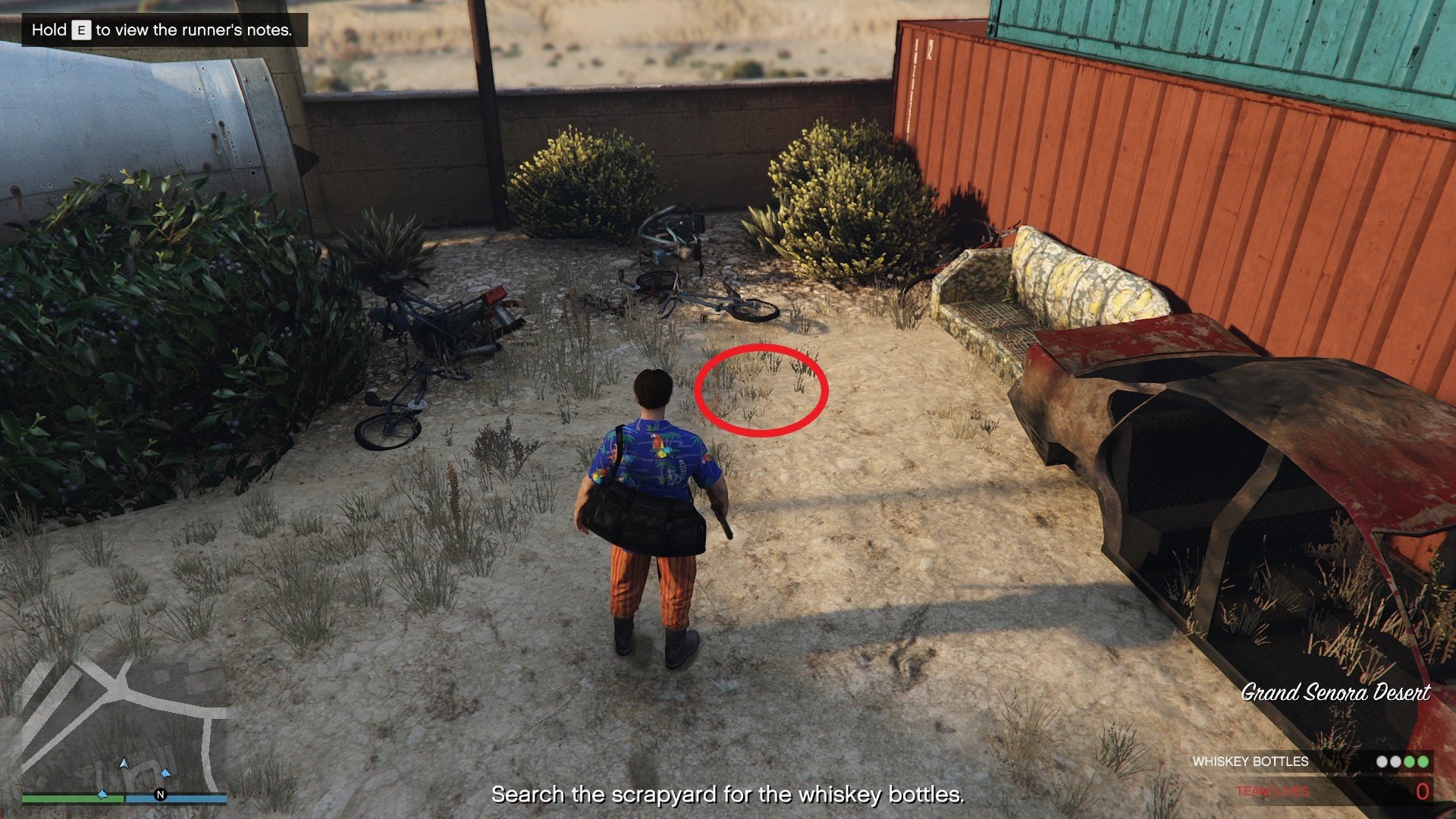Select the player arrow on the minimap
1456x819 pixels.
[x=124, y=763]
